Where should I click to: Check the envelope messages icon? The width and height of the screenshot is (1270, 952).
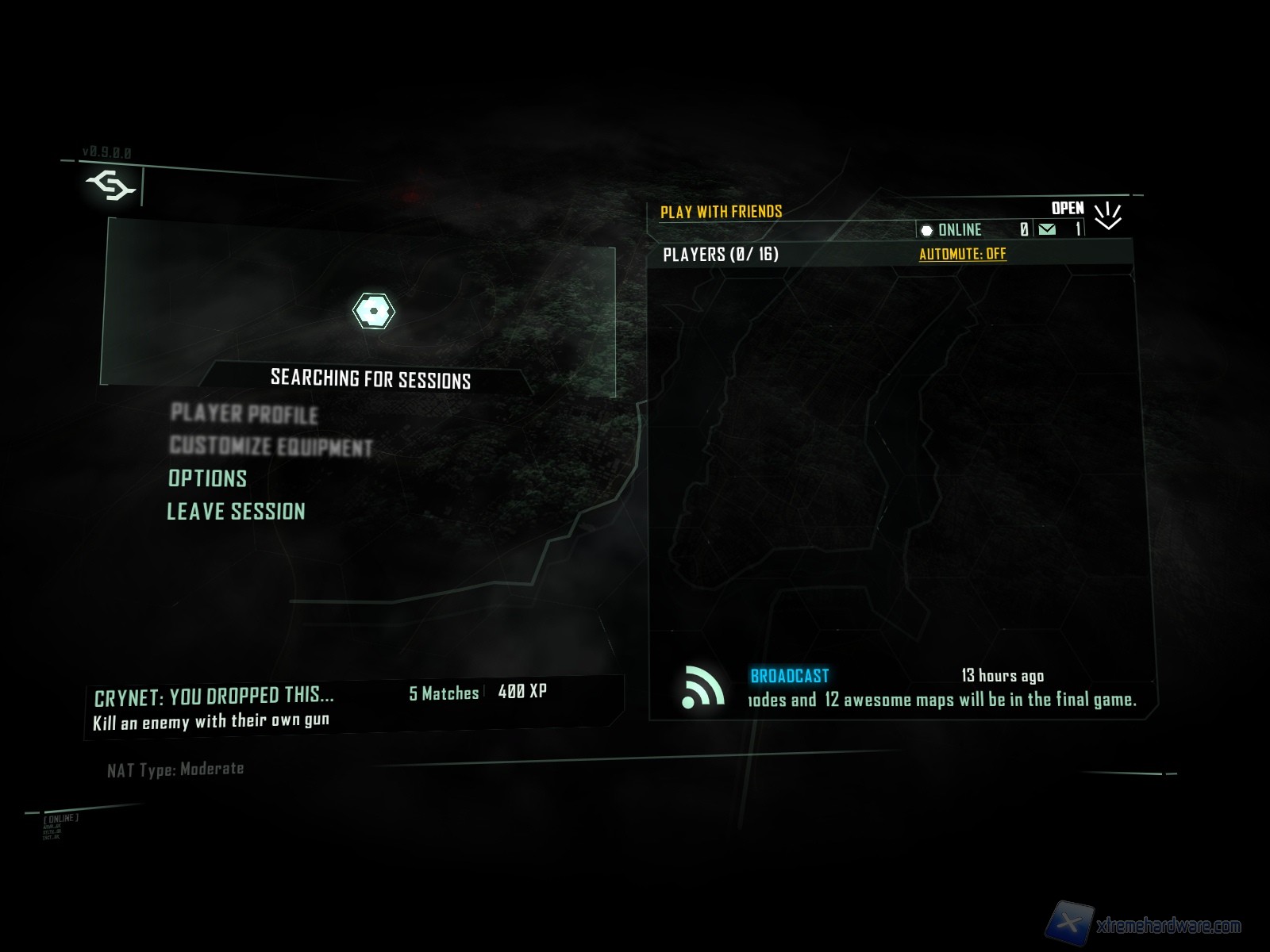[x=1047, y=229]
